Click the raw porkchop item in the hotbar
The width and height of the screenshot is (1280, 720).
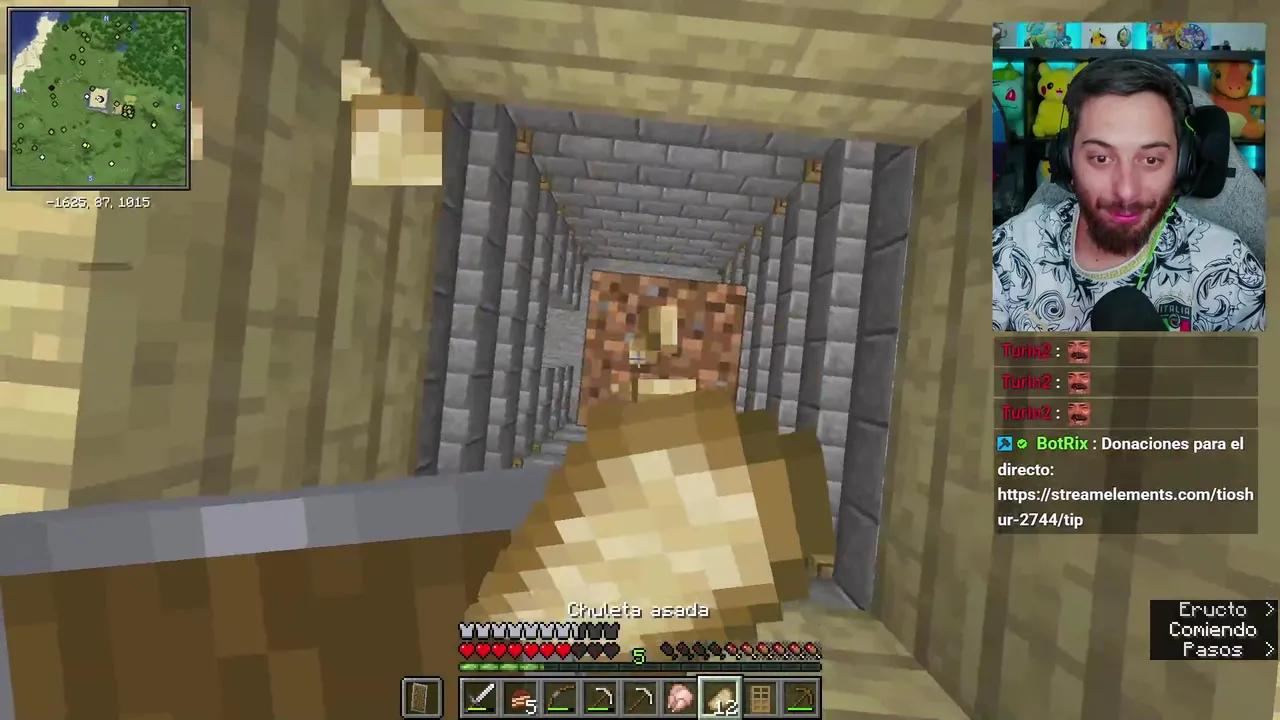pyautogui.click(x=680, y=697)
